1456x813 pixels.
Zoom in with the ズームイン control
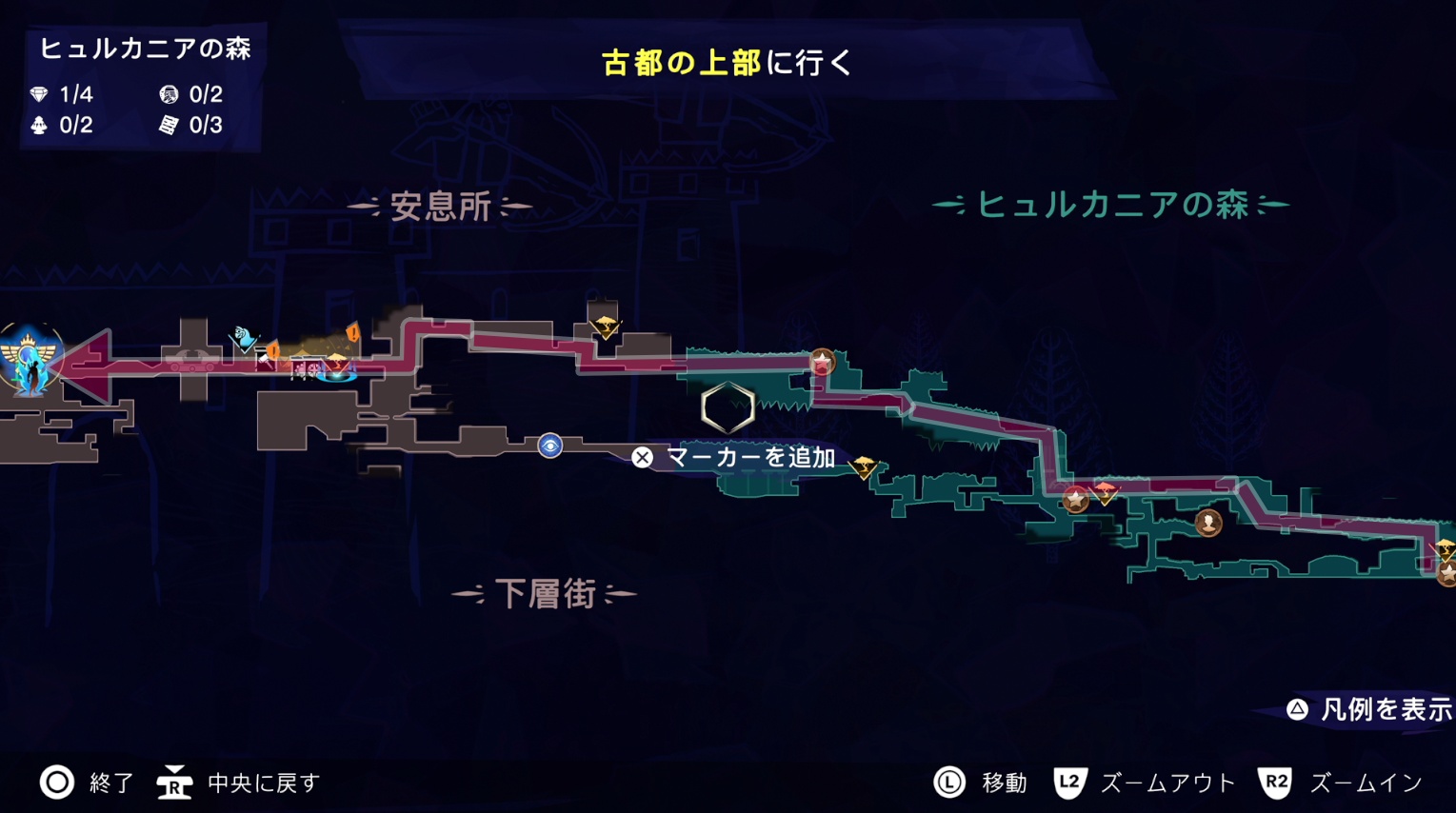click(x=1340, y=783)
